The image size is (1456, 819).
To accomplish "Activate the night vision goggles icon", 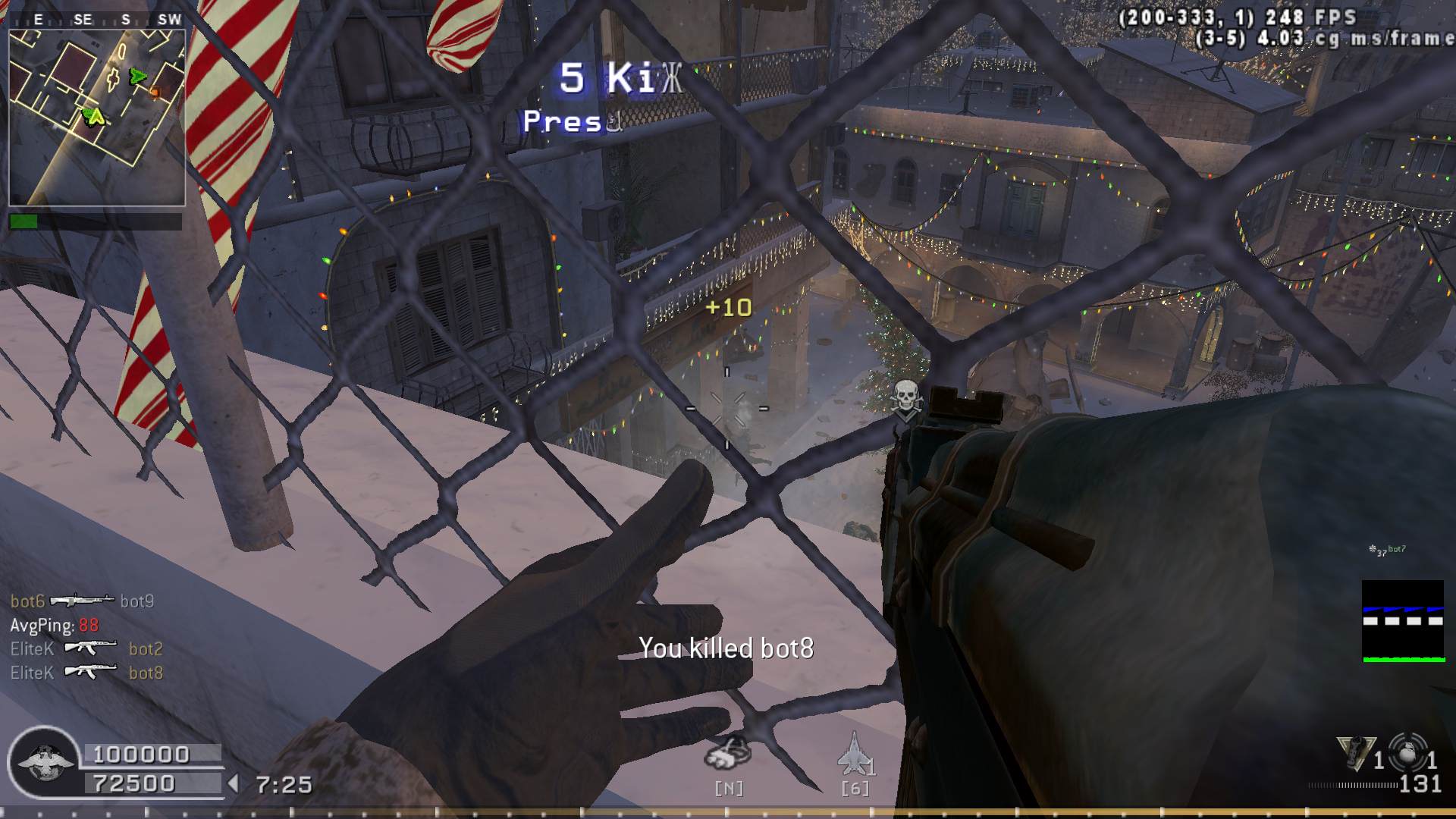I will point(728,752).
